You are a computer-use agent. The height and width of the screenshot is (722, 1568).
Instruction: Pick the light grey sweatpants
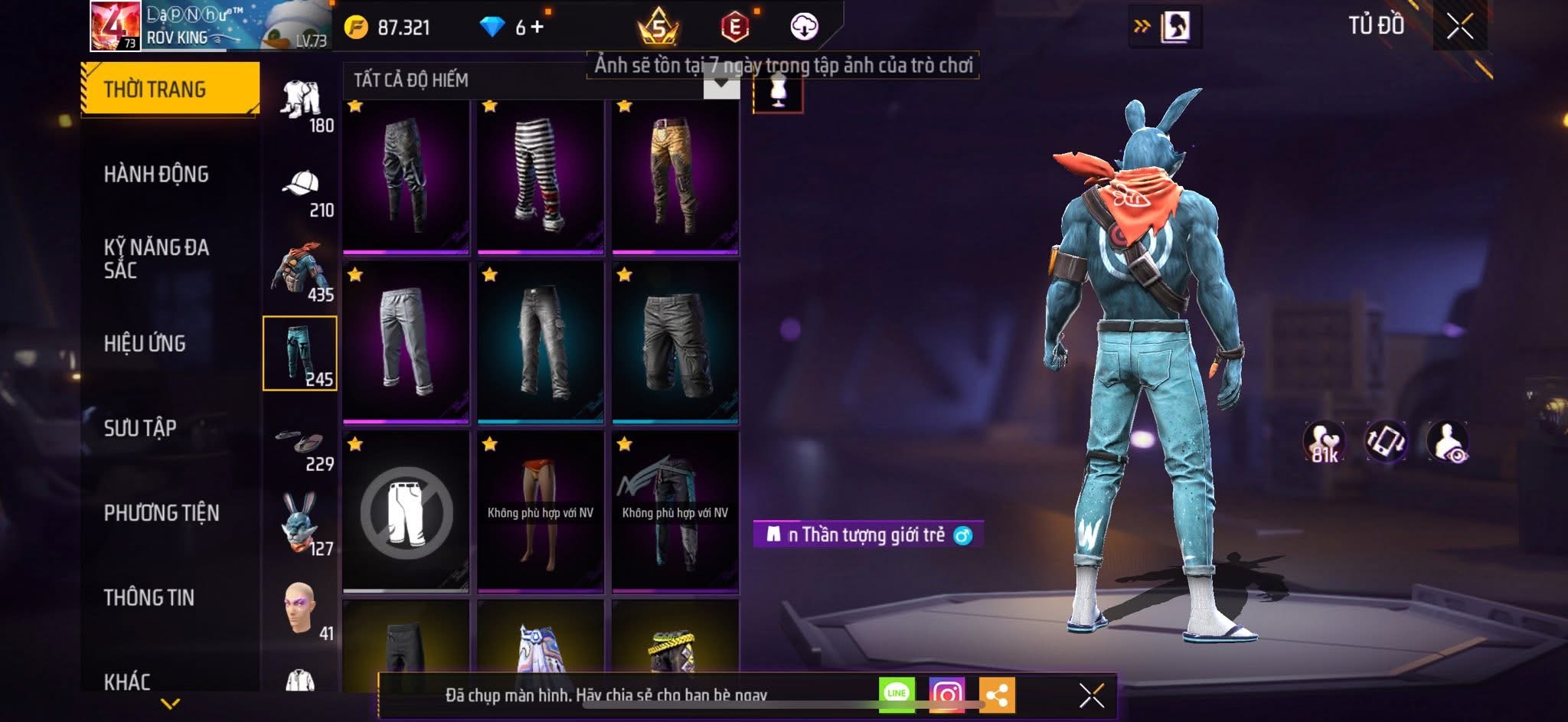[406, 342]
